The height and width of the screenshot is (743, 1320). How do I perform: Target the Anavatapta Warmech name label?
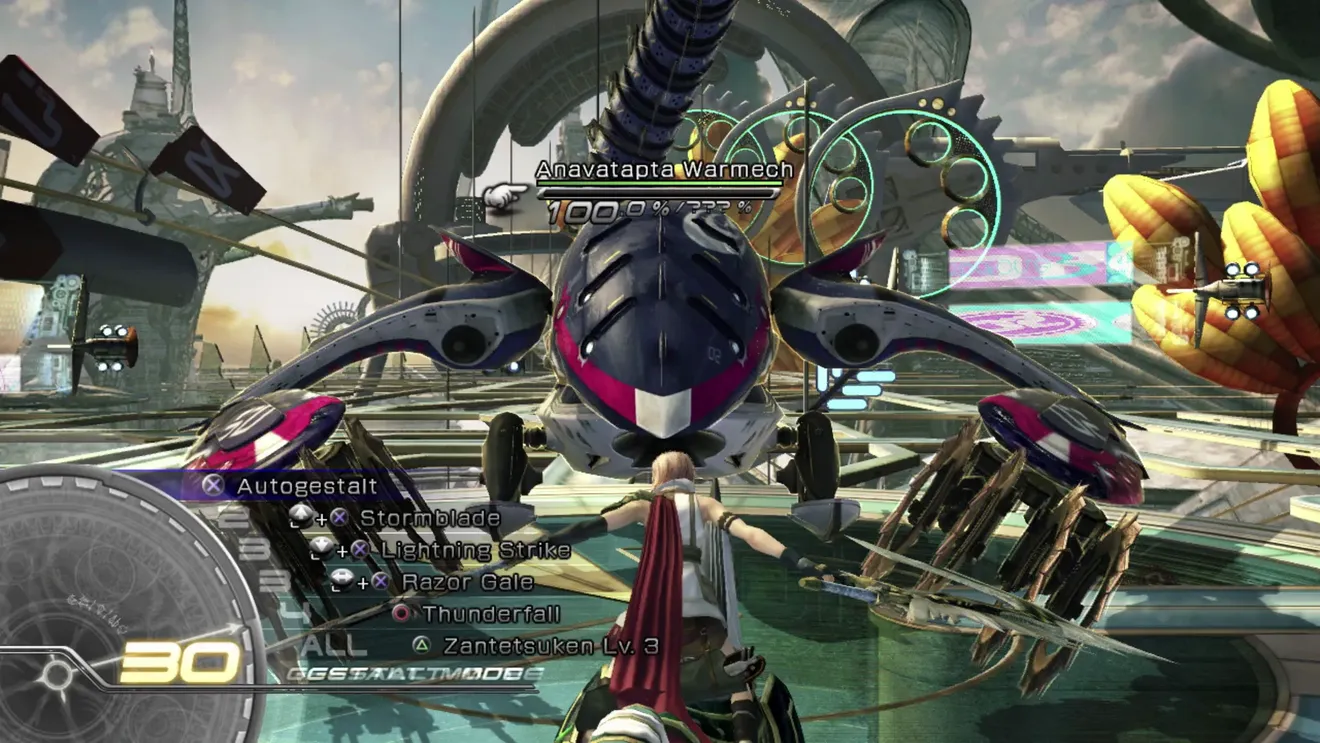pos(664,170)
